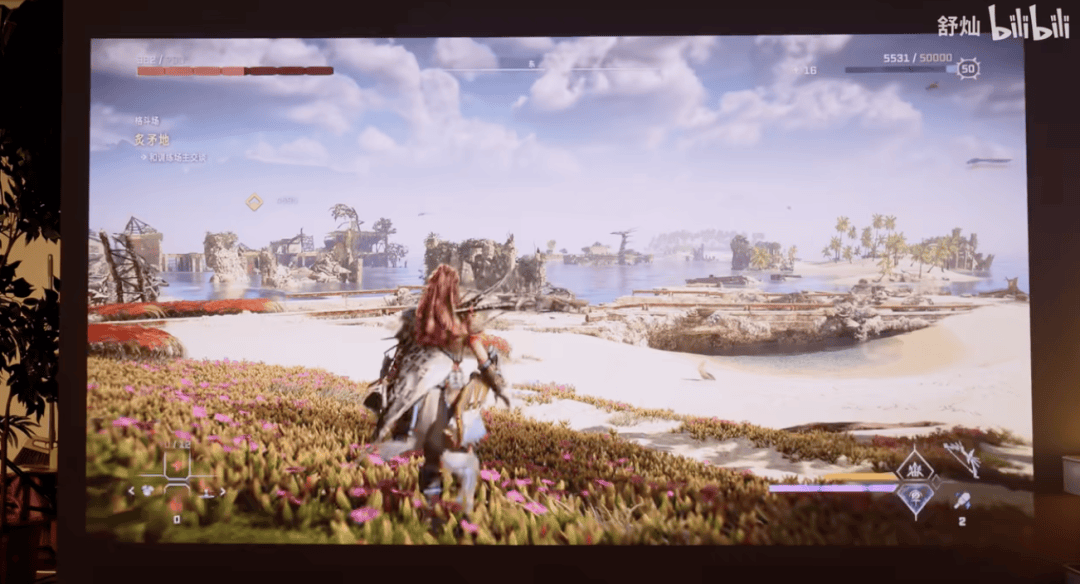Screen dimensions: 1080x584
Task: Select the medicinal berries slot
Action: pyautogui.click(x=177, y=465)
